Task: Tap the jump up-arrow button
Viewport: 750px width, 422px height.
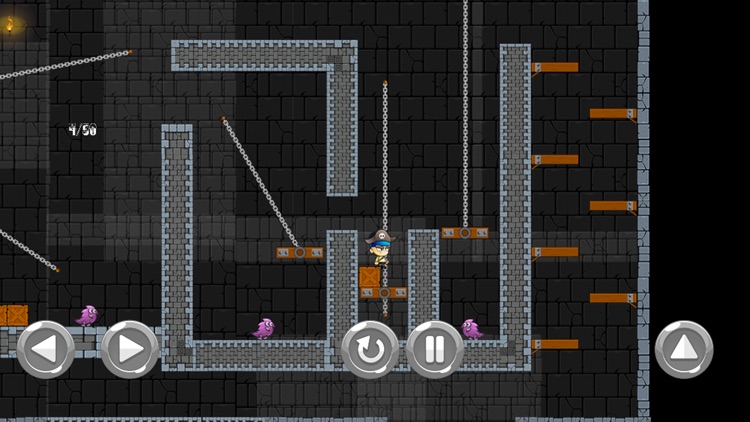Action: click(x=684, y=349)
